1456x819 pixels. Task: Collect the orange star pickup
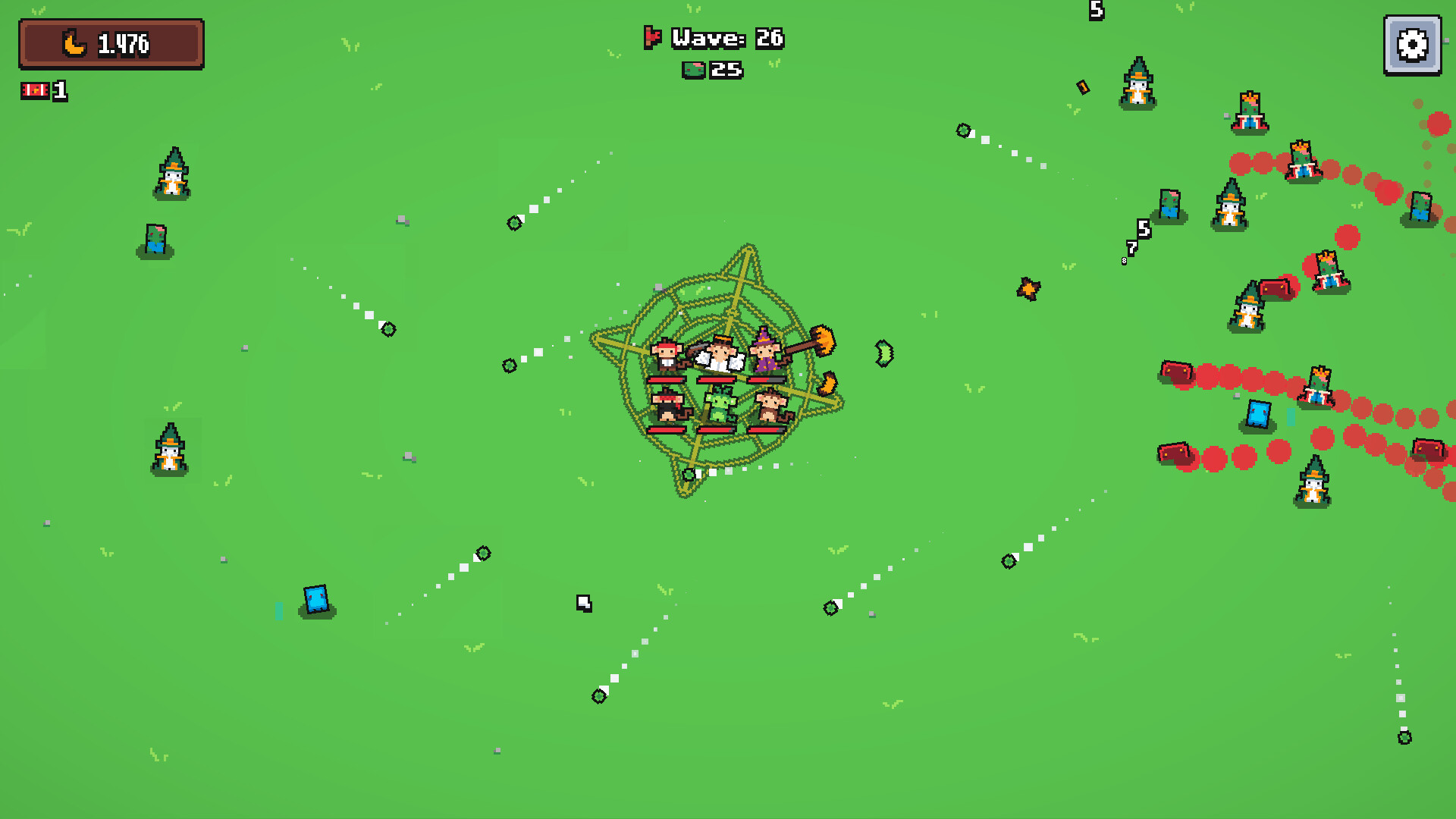(x=1028, y=288)
